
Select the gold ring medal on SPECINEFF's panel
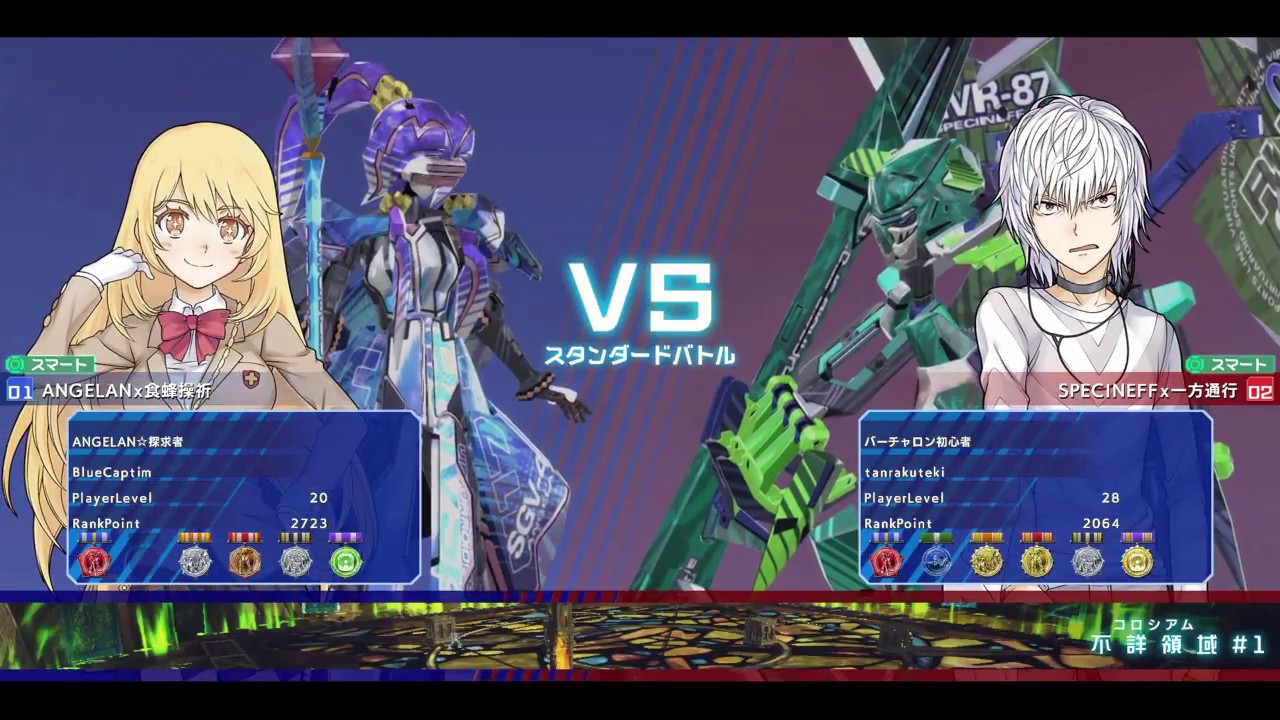pos(1137,562)
